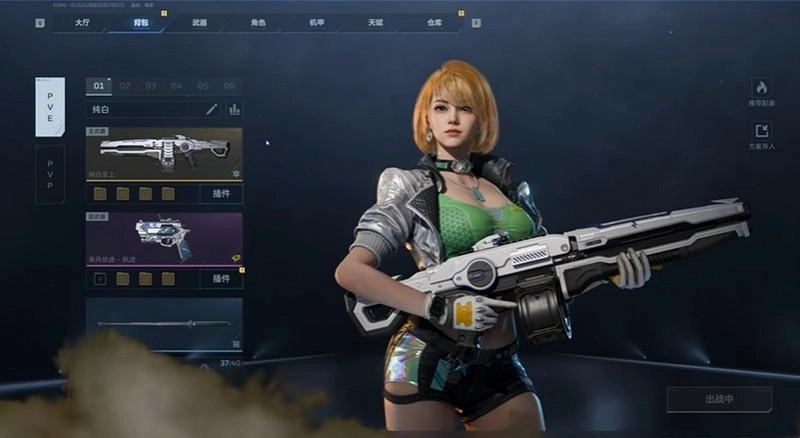This screenshot has width=800, height=438.
Task: Open the bar chart stats icon
Action: click(234, 109)
